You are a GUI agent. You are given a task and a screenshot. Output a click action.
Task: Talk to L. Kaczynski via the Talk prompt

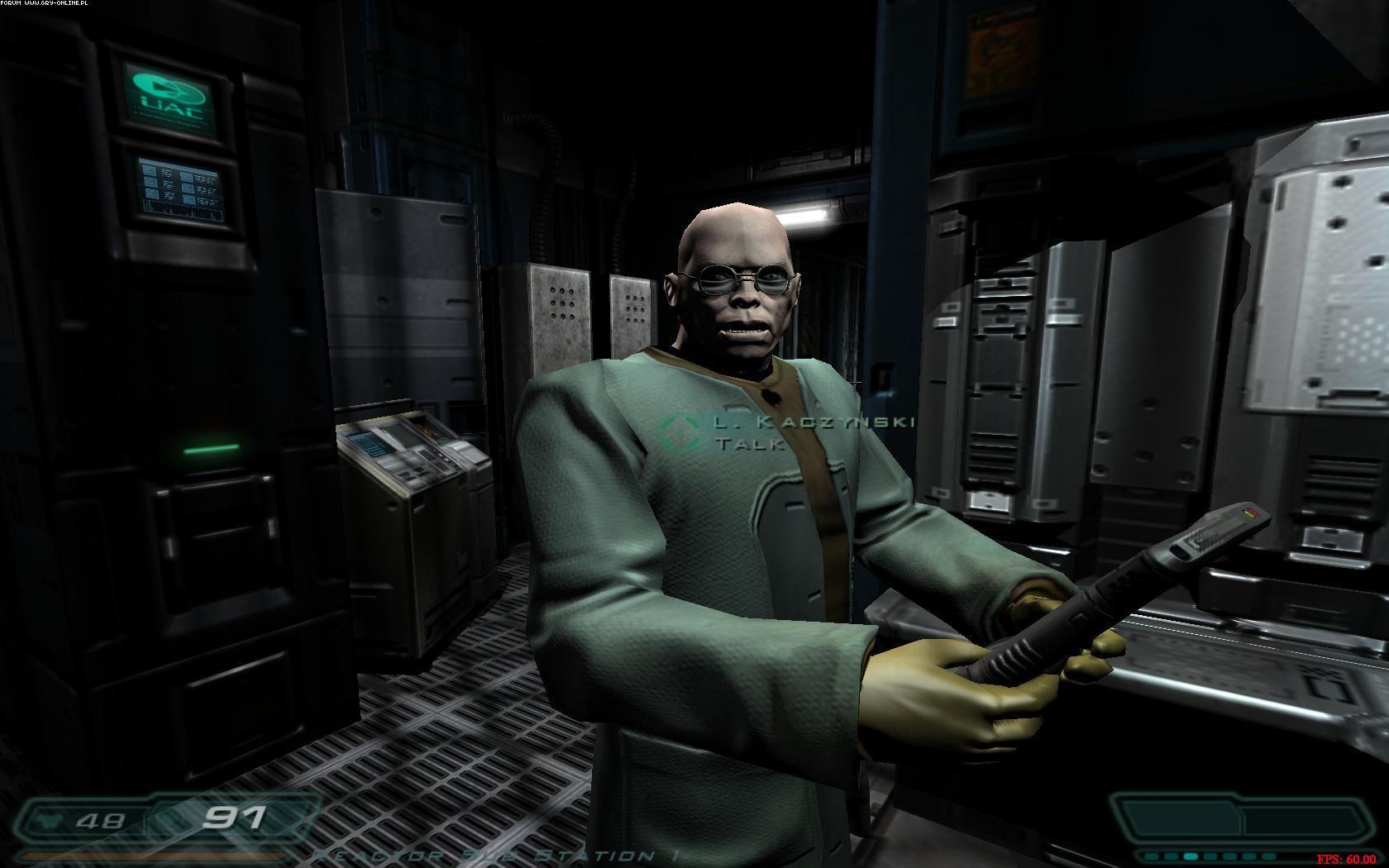coord(749,444)
